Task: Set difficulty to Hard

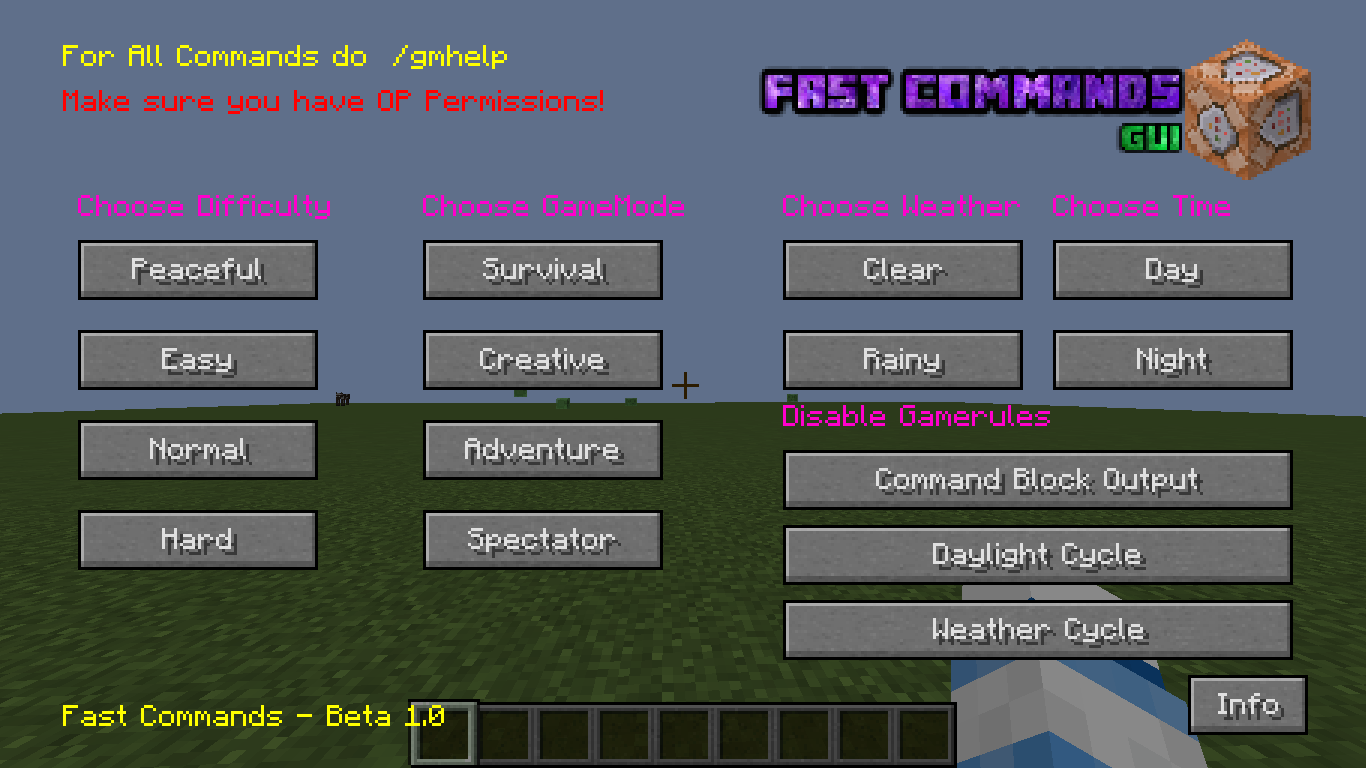Action: [197, 540]
